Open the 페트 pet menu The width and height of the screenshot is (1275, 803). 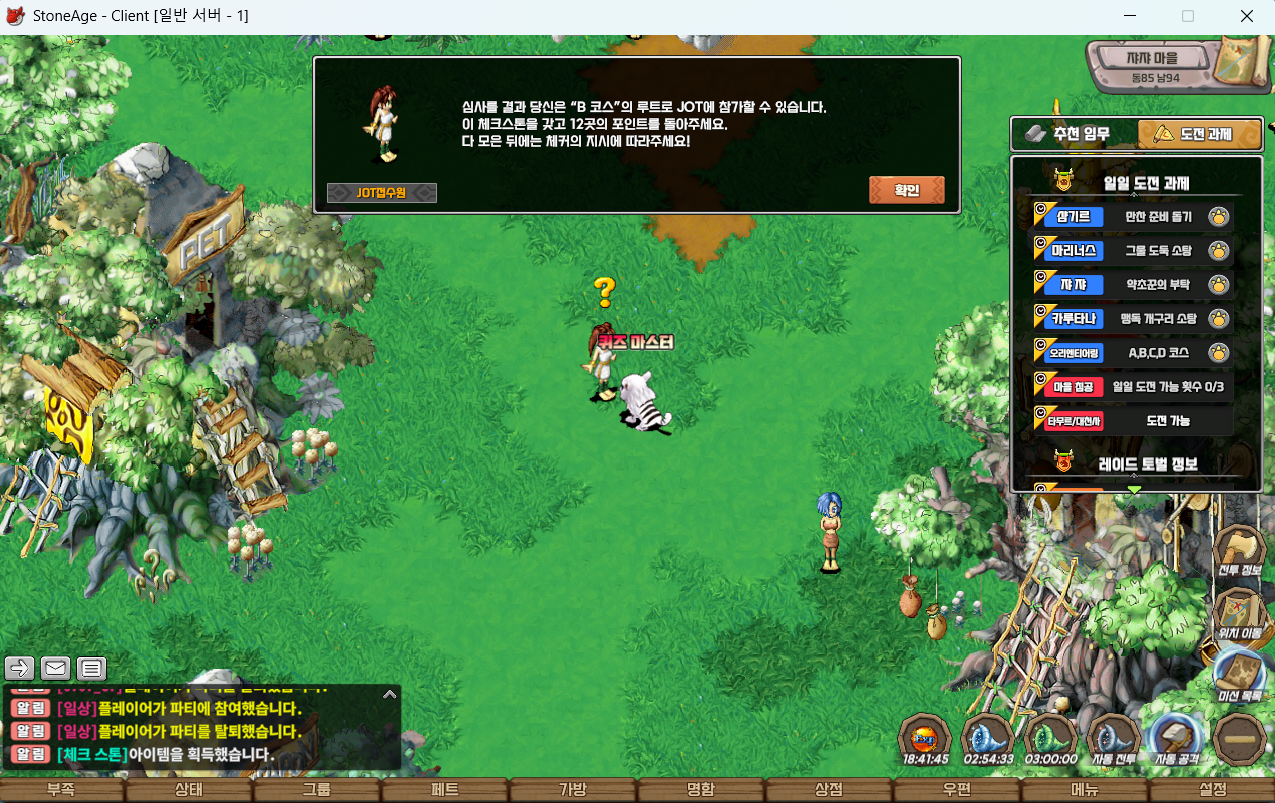(445, 790)
